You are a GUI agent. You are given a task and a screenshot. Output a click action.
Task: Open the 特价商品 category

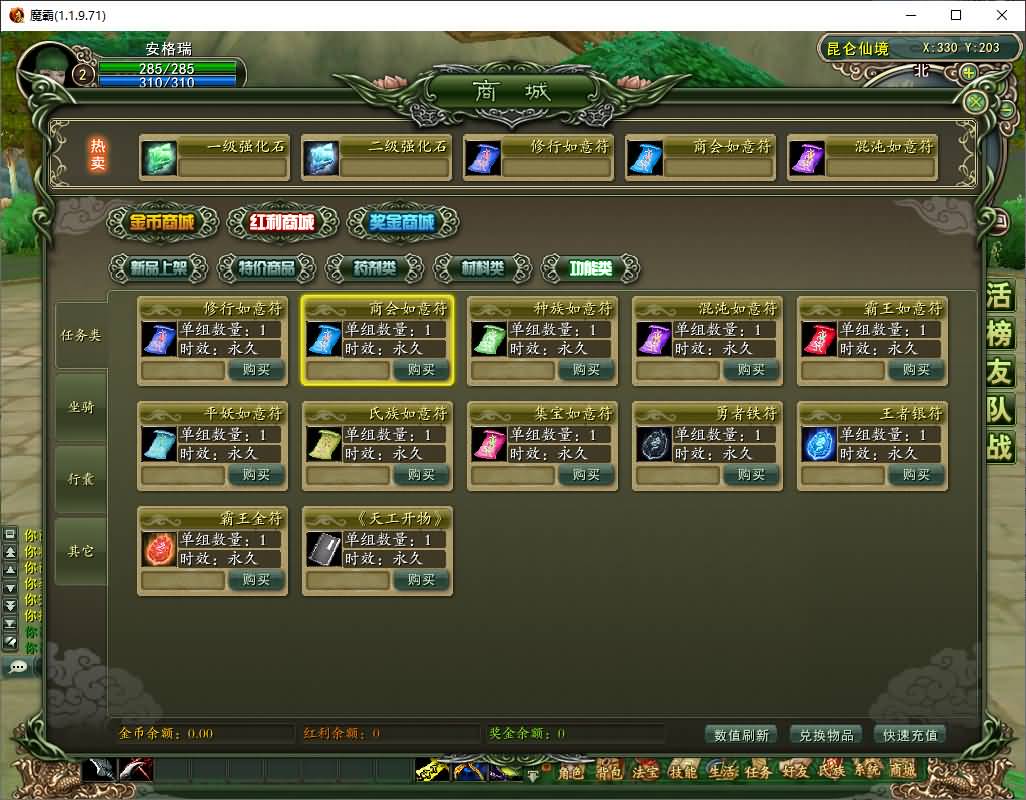(267, 268)
